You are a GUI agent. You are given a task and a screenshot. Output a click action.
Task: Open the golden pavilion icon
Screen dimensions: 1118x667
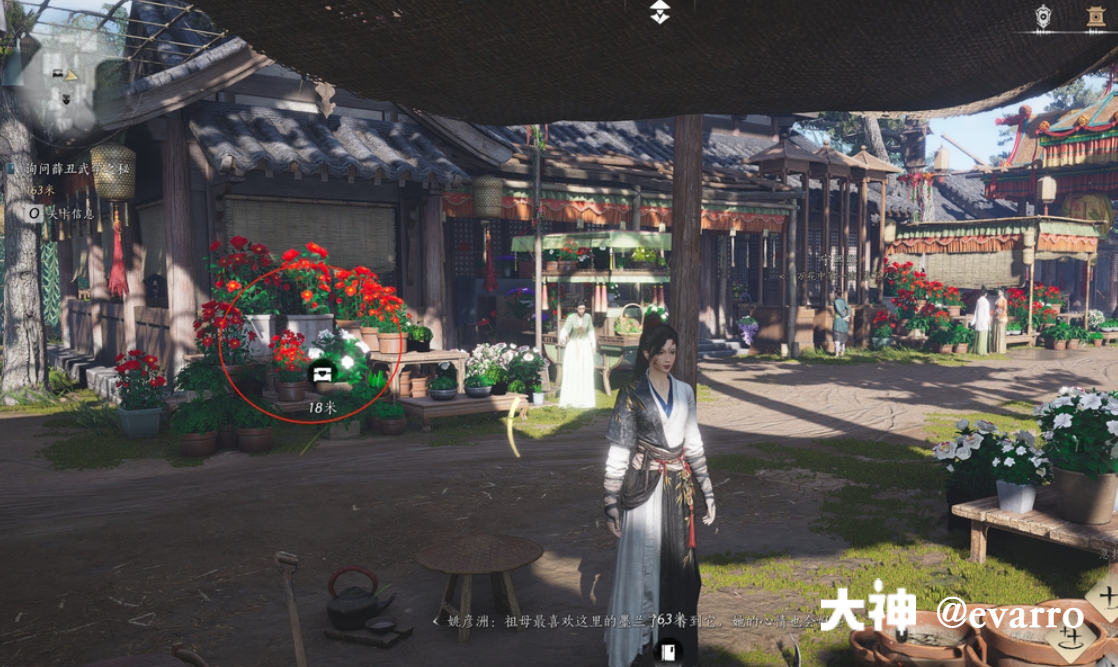point(1096,16)
